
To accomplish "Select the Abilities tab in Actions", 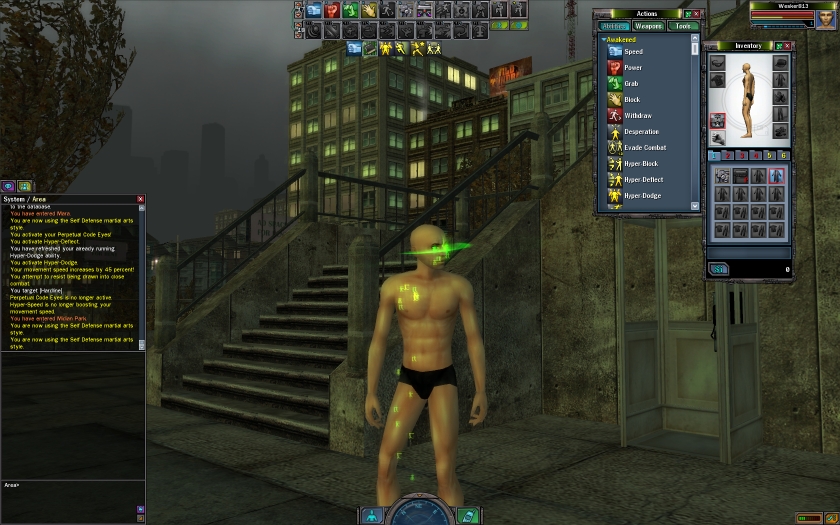I will click(614, 26).
